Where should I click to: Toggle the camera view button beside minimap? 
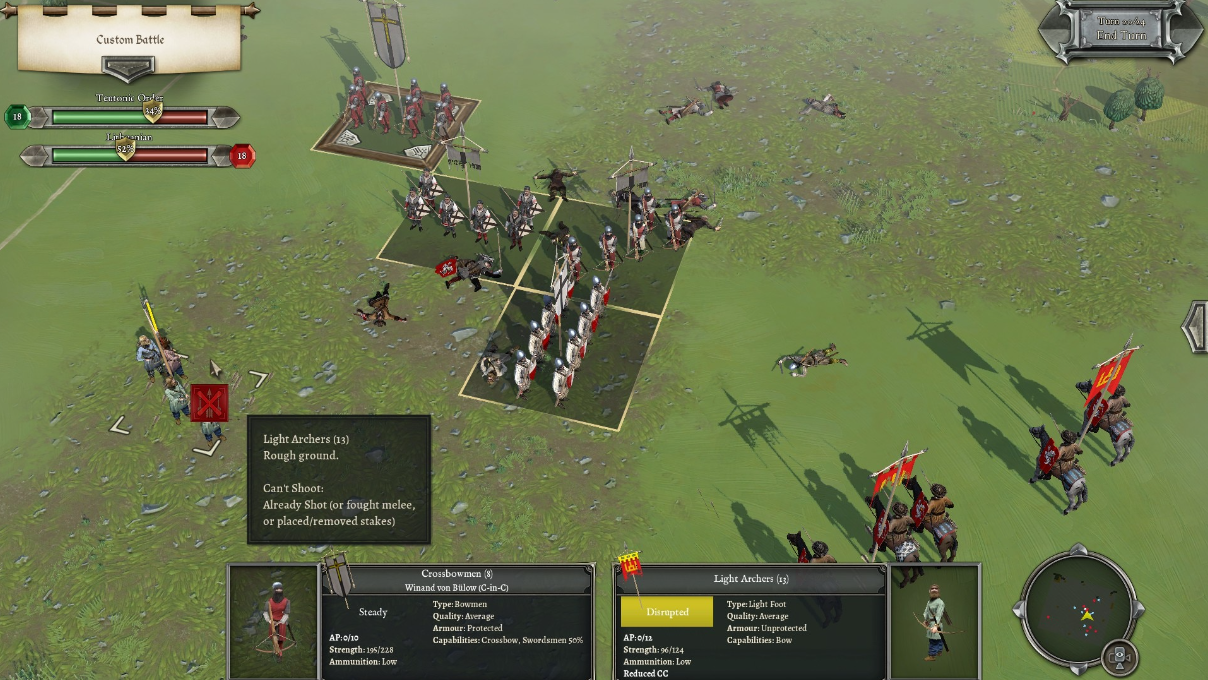(1121, 657)
